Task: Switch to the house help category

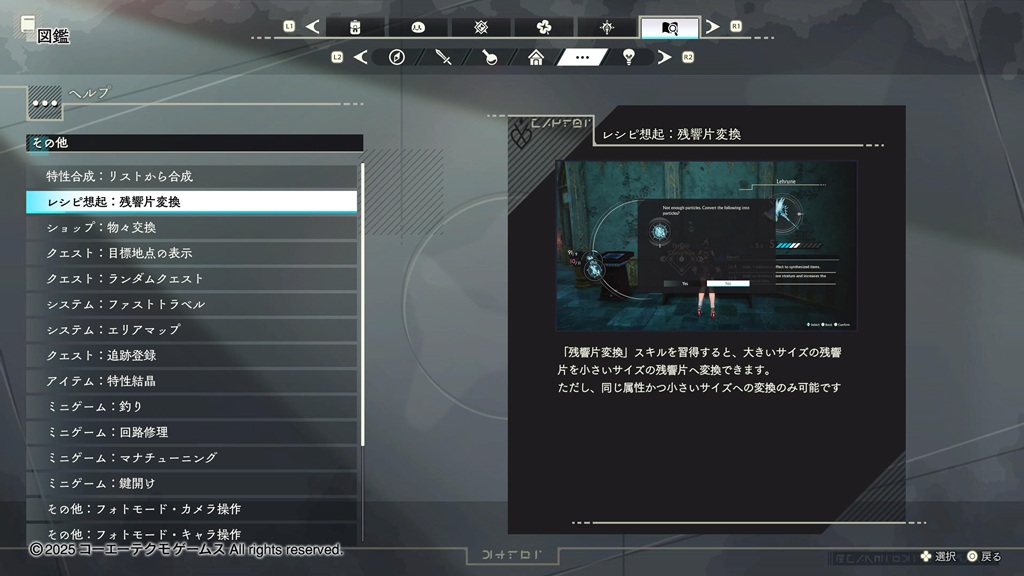Action: (x=536, y=57)
